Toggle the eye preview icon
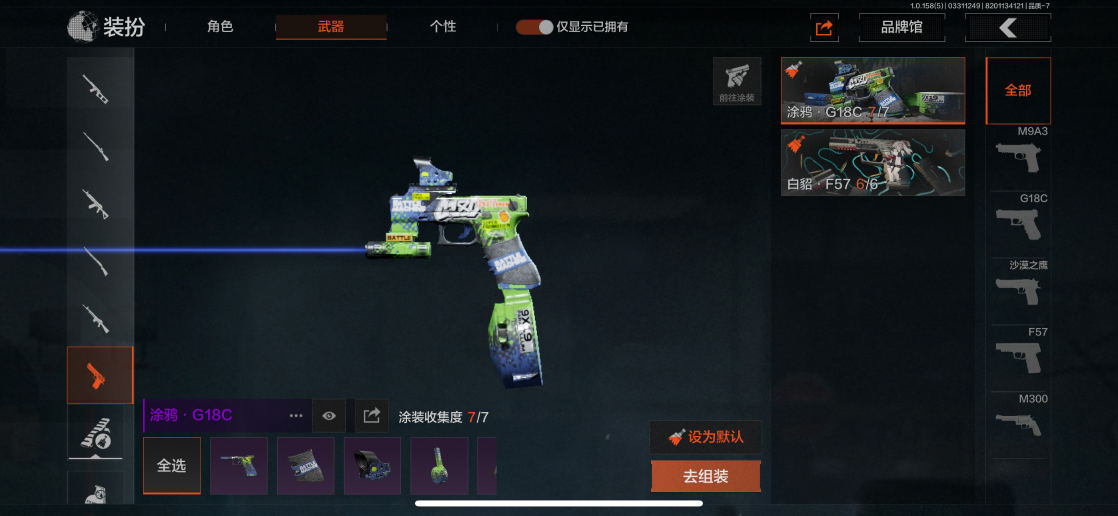1118x516 pixels. [x=329, y=415]
